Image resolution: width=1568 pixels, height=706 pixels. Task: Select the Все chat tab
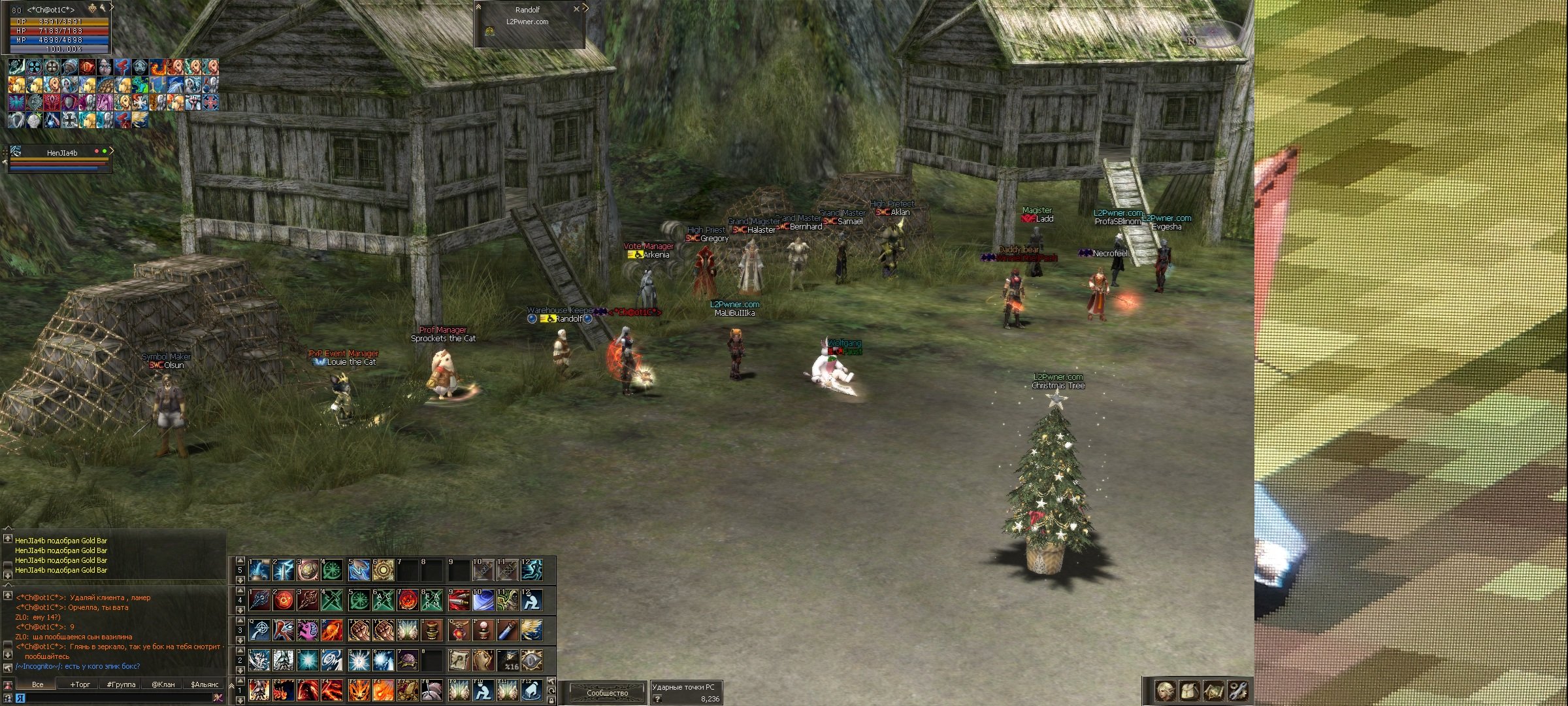coord(38,684)
